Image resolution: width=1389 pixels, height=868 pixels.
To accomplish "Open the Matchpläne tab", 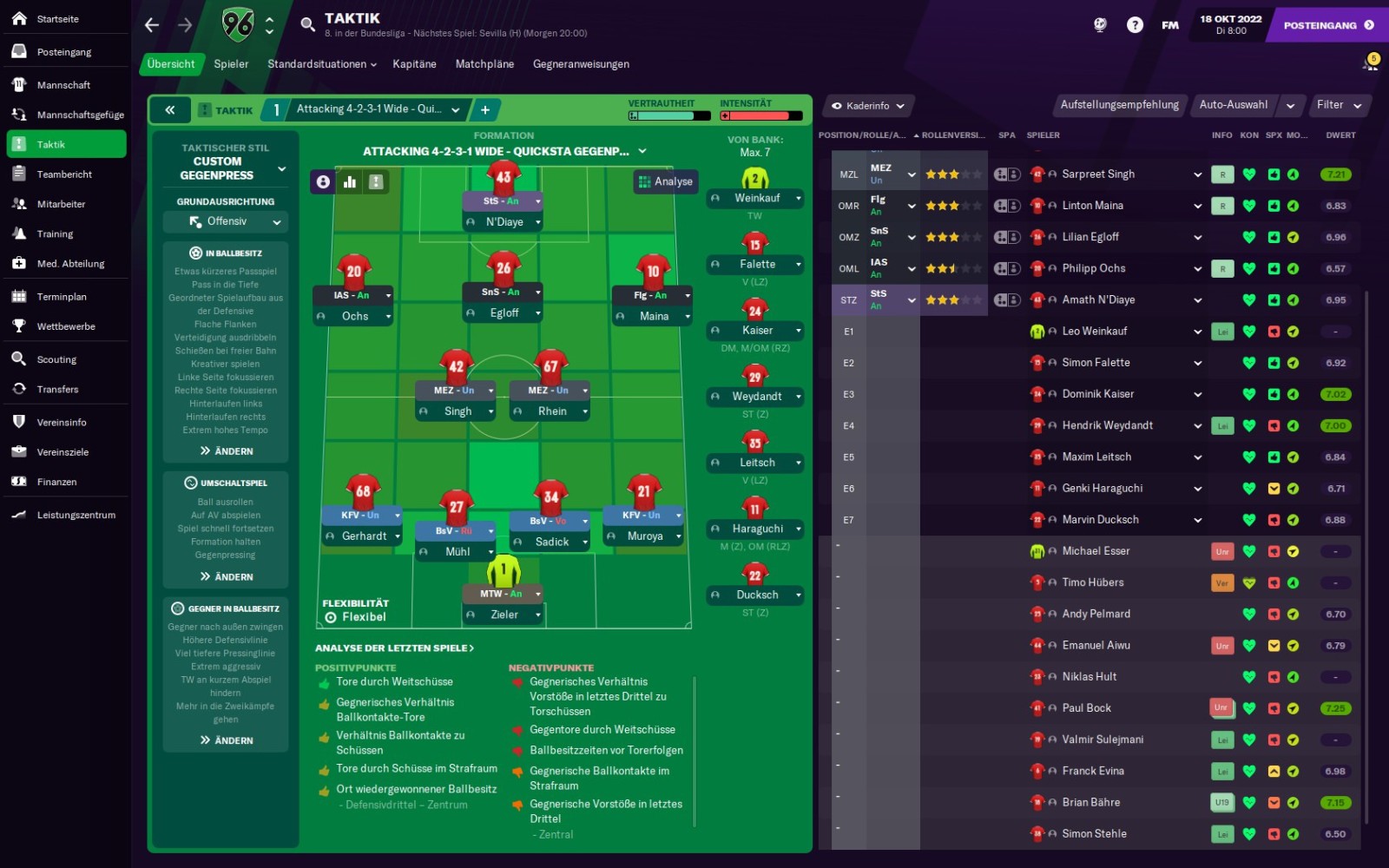I will pyautogui.click(x=484, y=64).
